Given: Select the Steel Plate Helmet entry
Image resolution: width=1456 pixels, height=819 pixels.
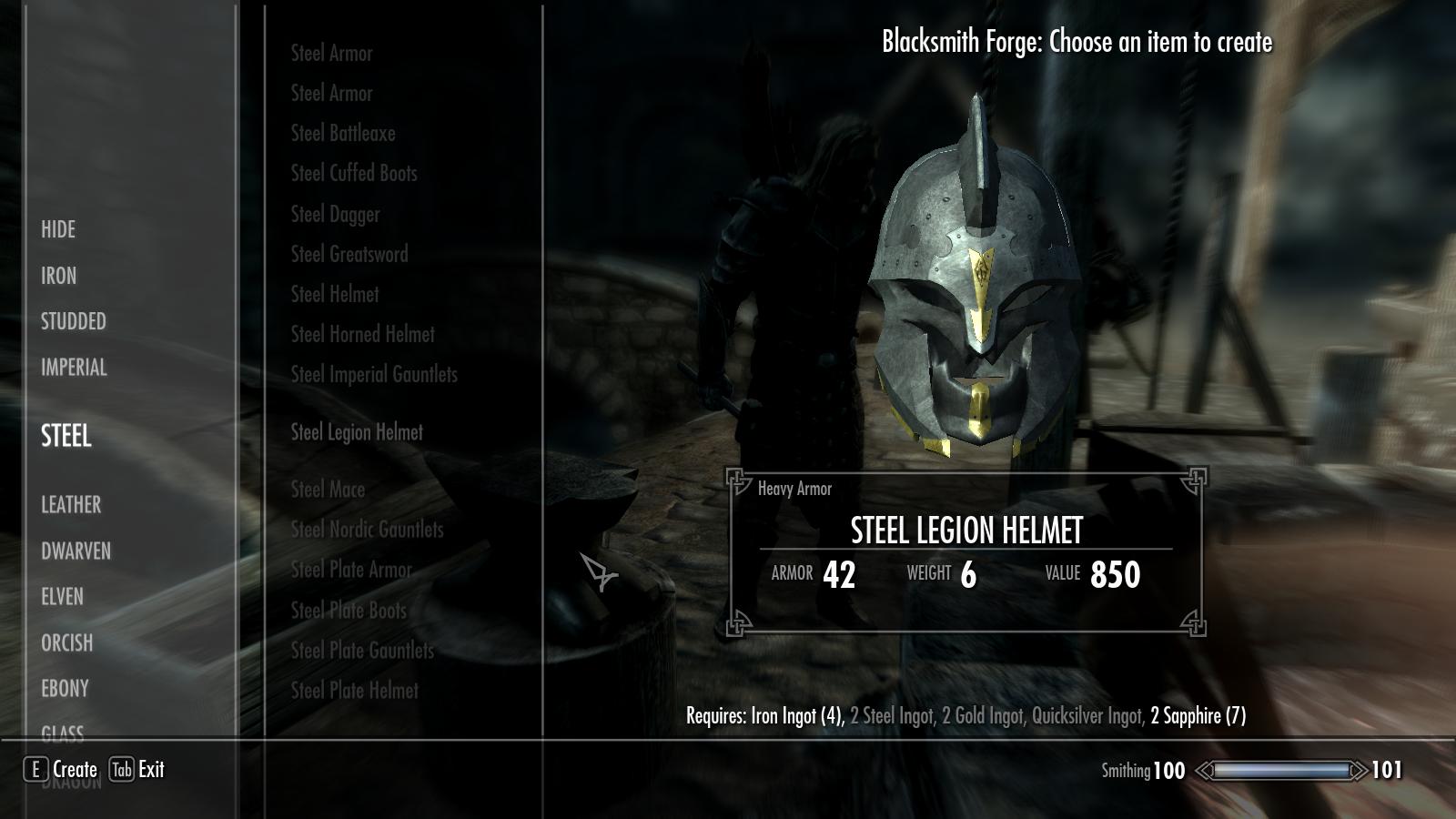Looking at the screenshot, I should point(355,690).
